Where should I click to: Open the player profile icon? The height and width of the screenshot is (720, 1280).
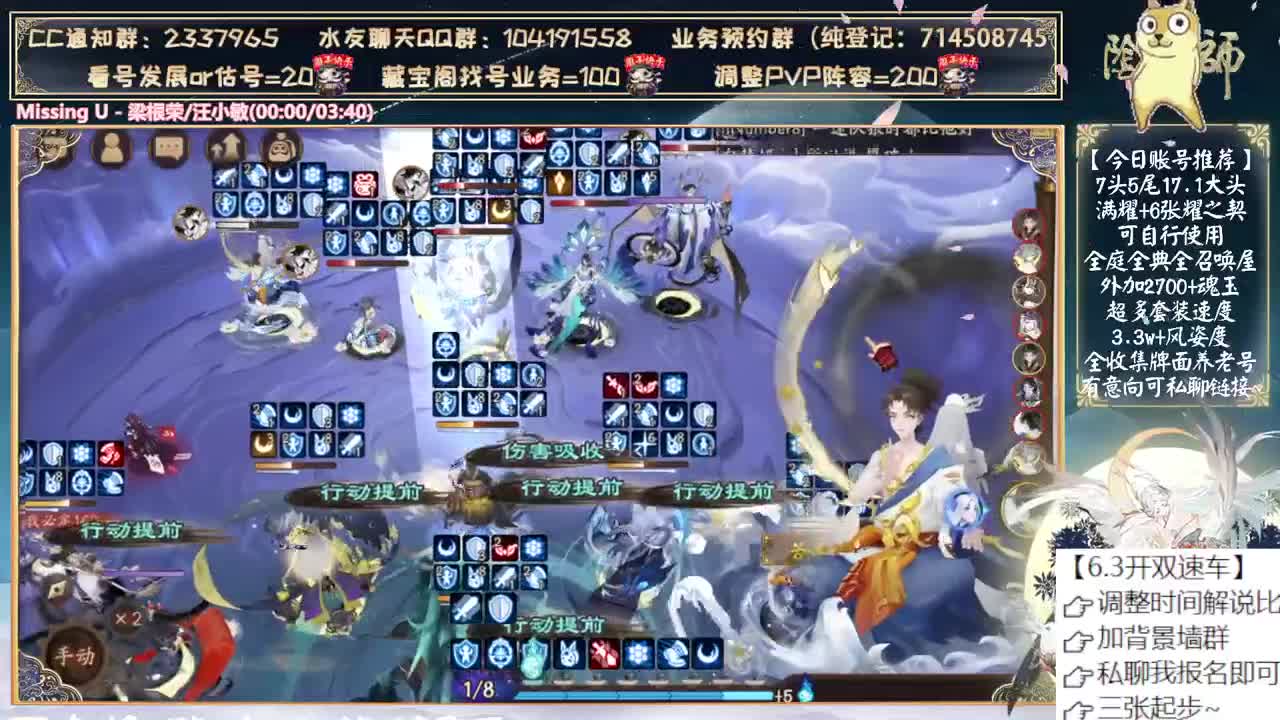coord(108,148)
